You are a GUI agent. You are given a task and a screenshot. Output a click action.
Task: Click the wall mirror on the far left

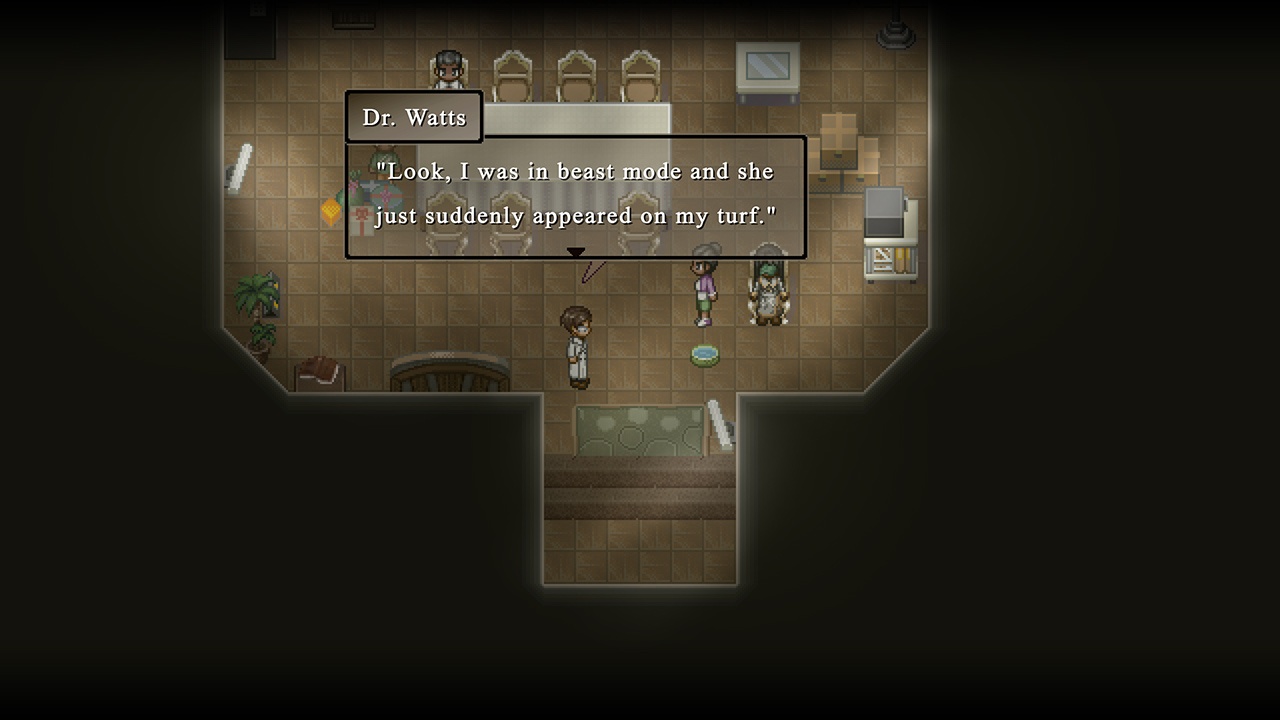coord(240,163)
